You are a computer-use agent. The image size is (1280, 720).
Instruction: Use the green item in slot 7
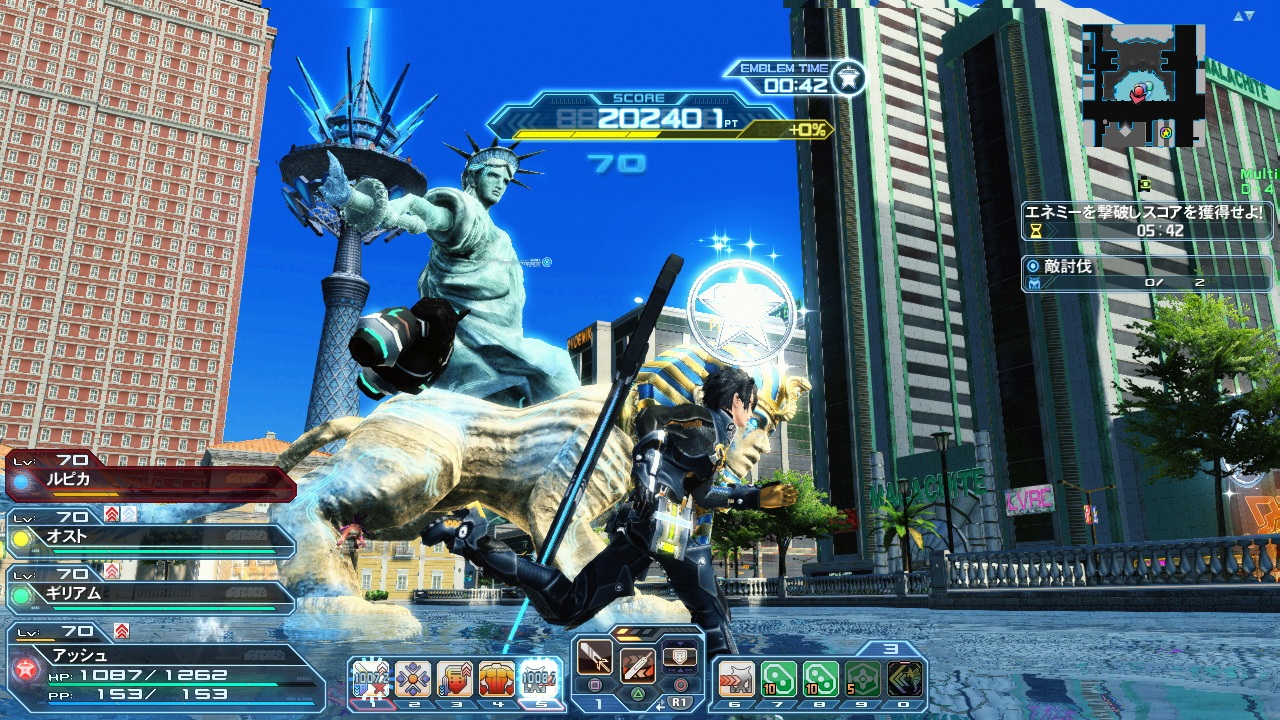(x=778, y=680)
